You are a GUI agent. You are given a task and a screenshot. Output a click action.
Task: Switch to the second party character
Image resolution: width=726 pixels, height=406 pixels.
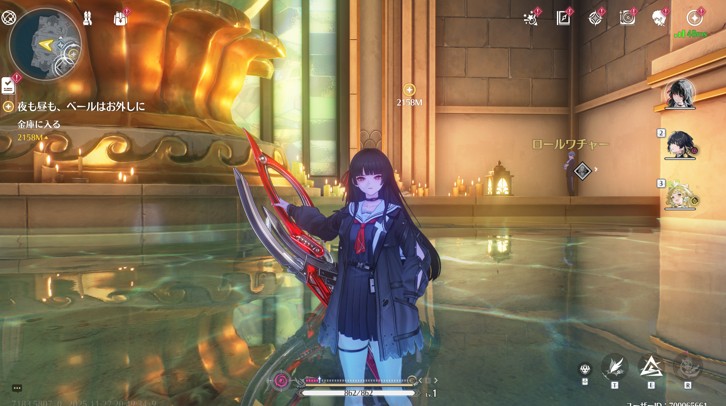683,144
